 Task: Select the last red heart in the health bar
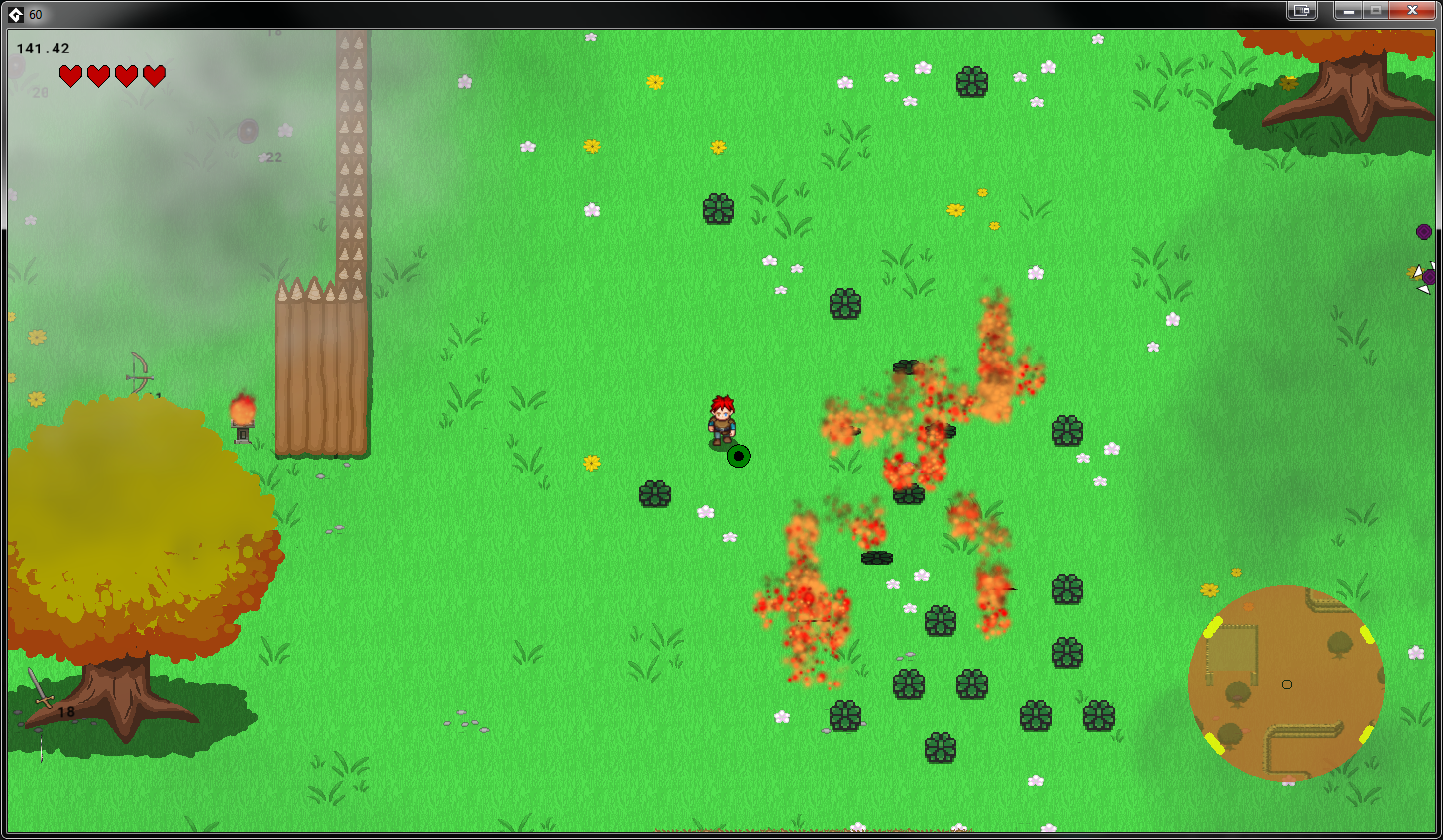(155, 73)
